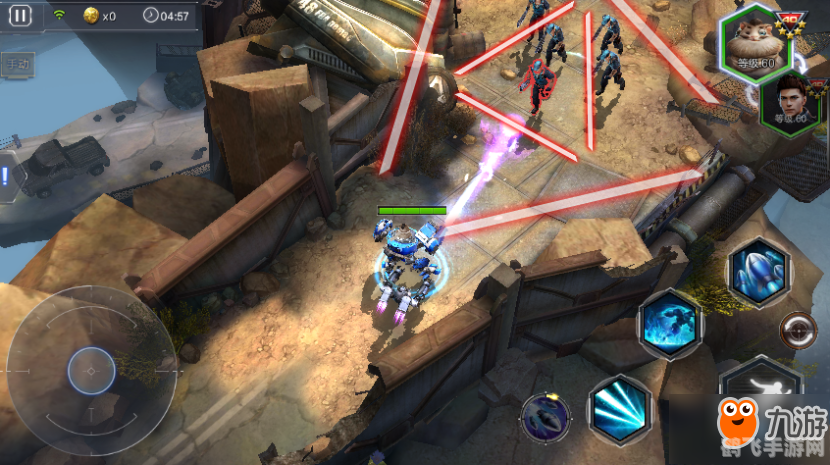Use the blue mech charge skill

click(x=670, y=322)
